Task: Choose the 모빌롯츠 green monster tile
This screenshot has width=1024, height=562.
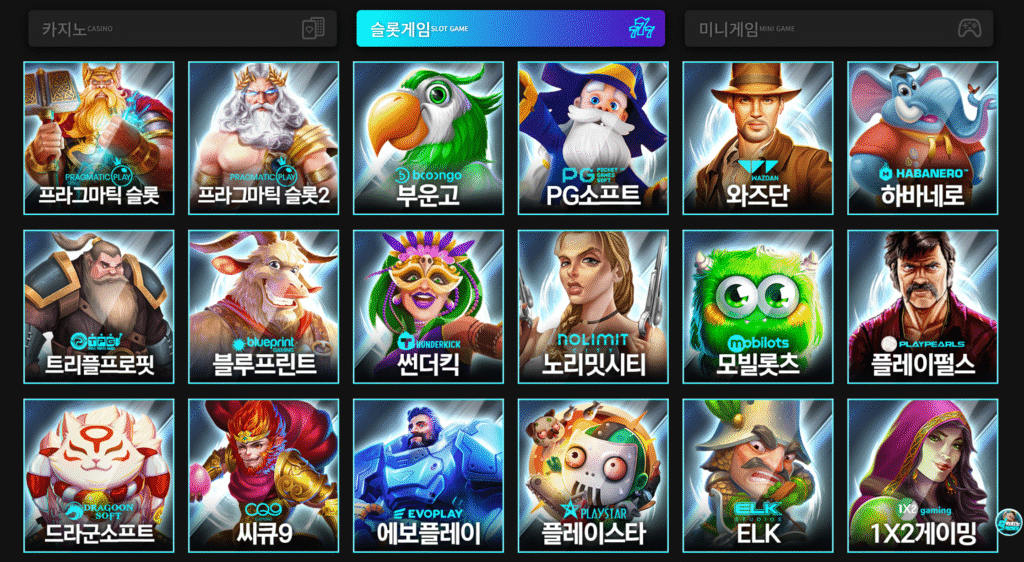Action: click(758, 307)
